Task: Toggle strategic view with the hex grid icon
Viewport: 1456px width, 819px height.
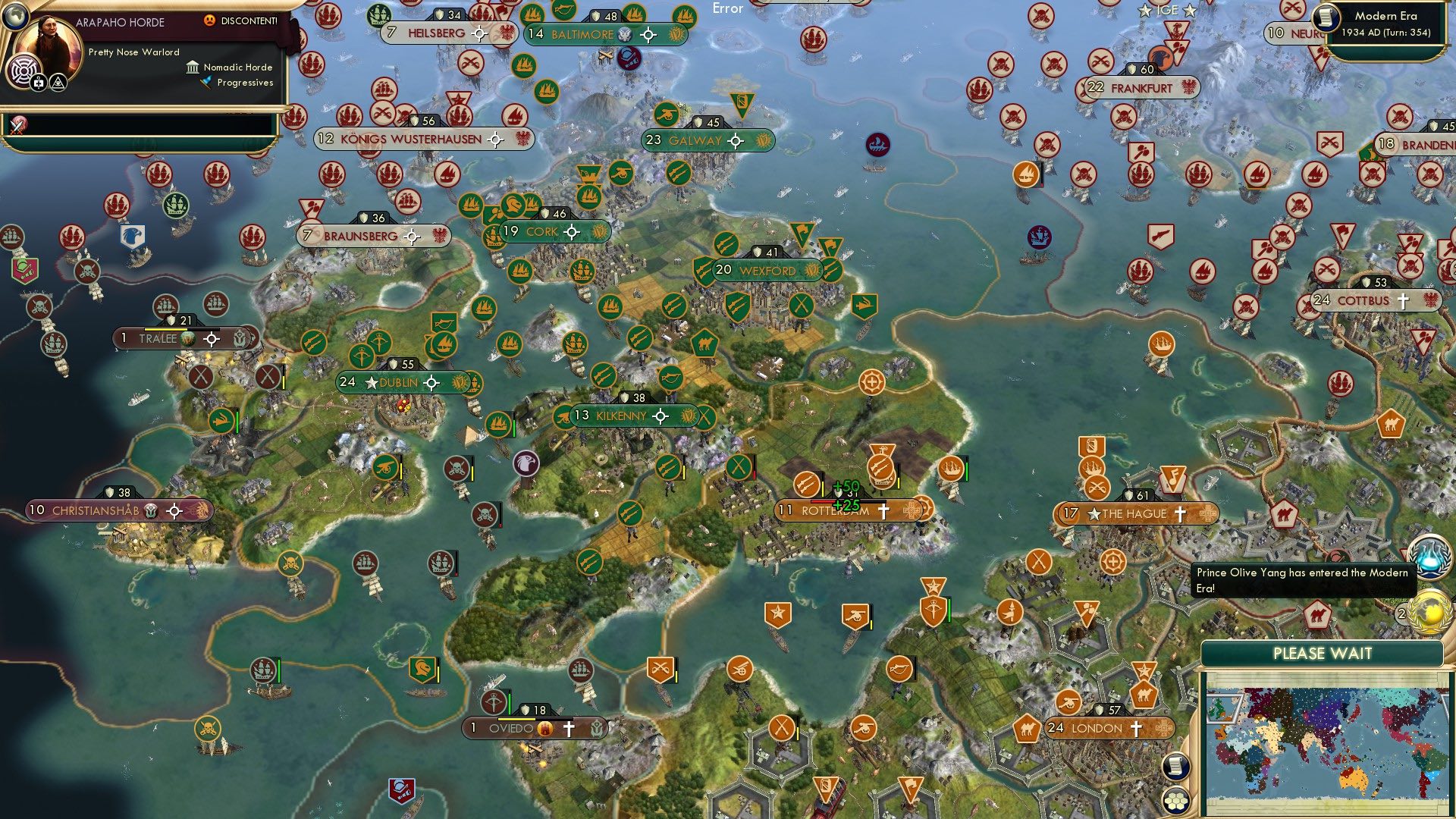Action: (1175, 802)
